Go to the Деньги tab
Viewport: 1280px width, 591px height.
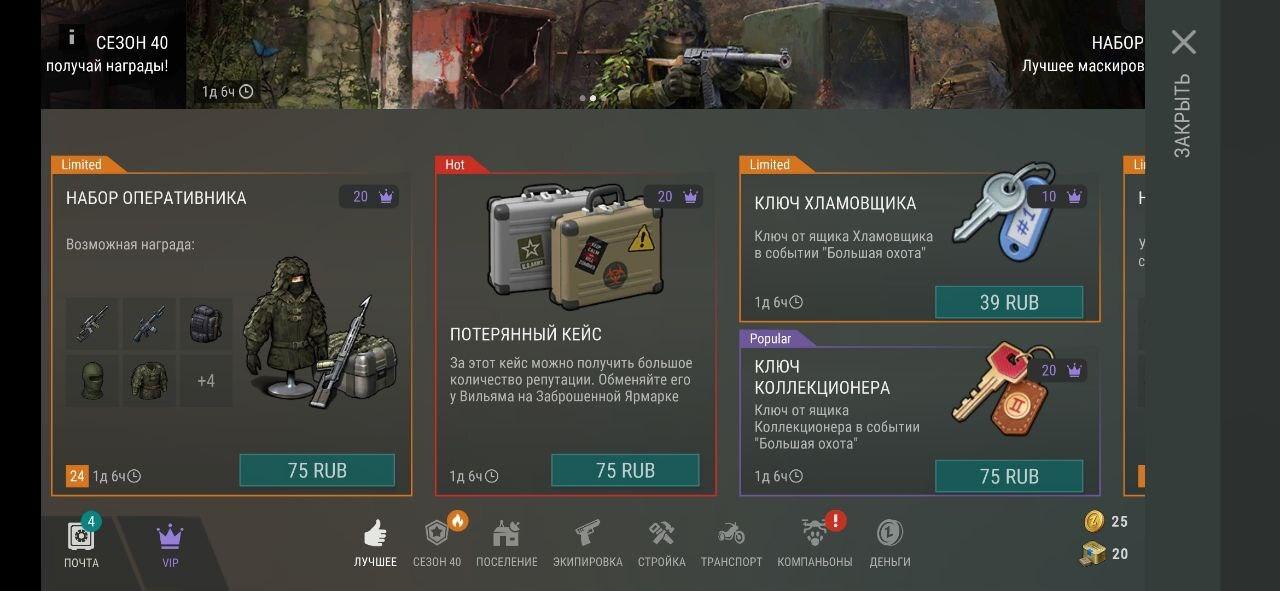pyautogui.click(x=889, y=544)
